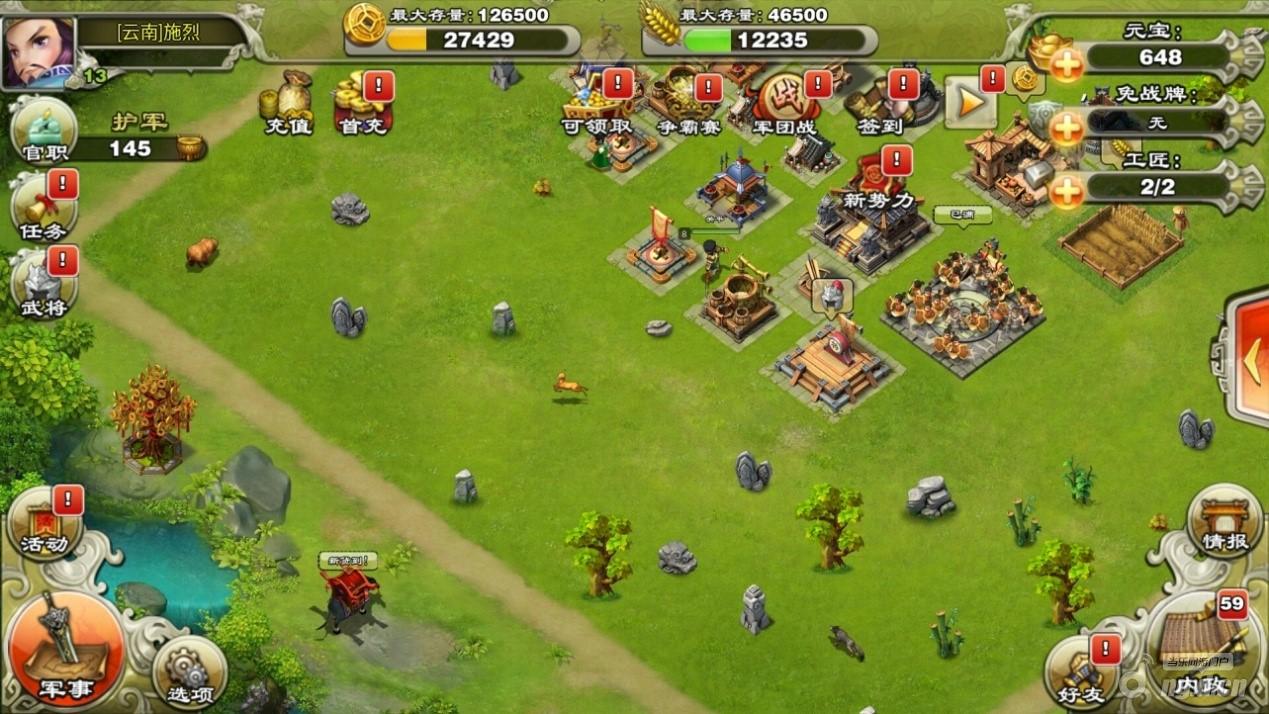Expand the top icon row arrow
This screenshot has height=714, width=1269.
click(970, 102)
